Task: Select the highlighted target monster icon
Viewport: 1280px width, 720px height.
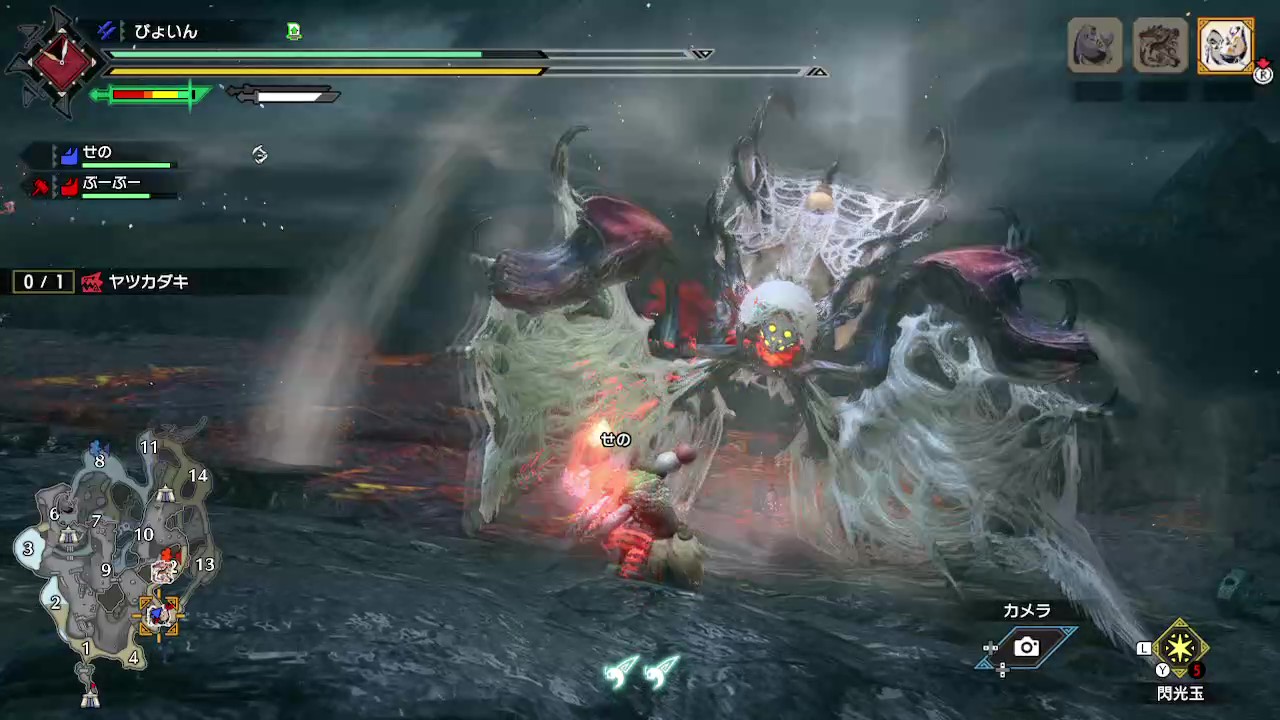Action: (1225, 45)
